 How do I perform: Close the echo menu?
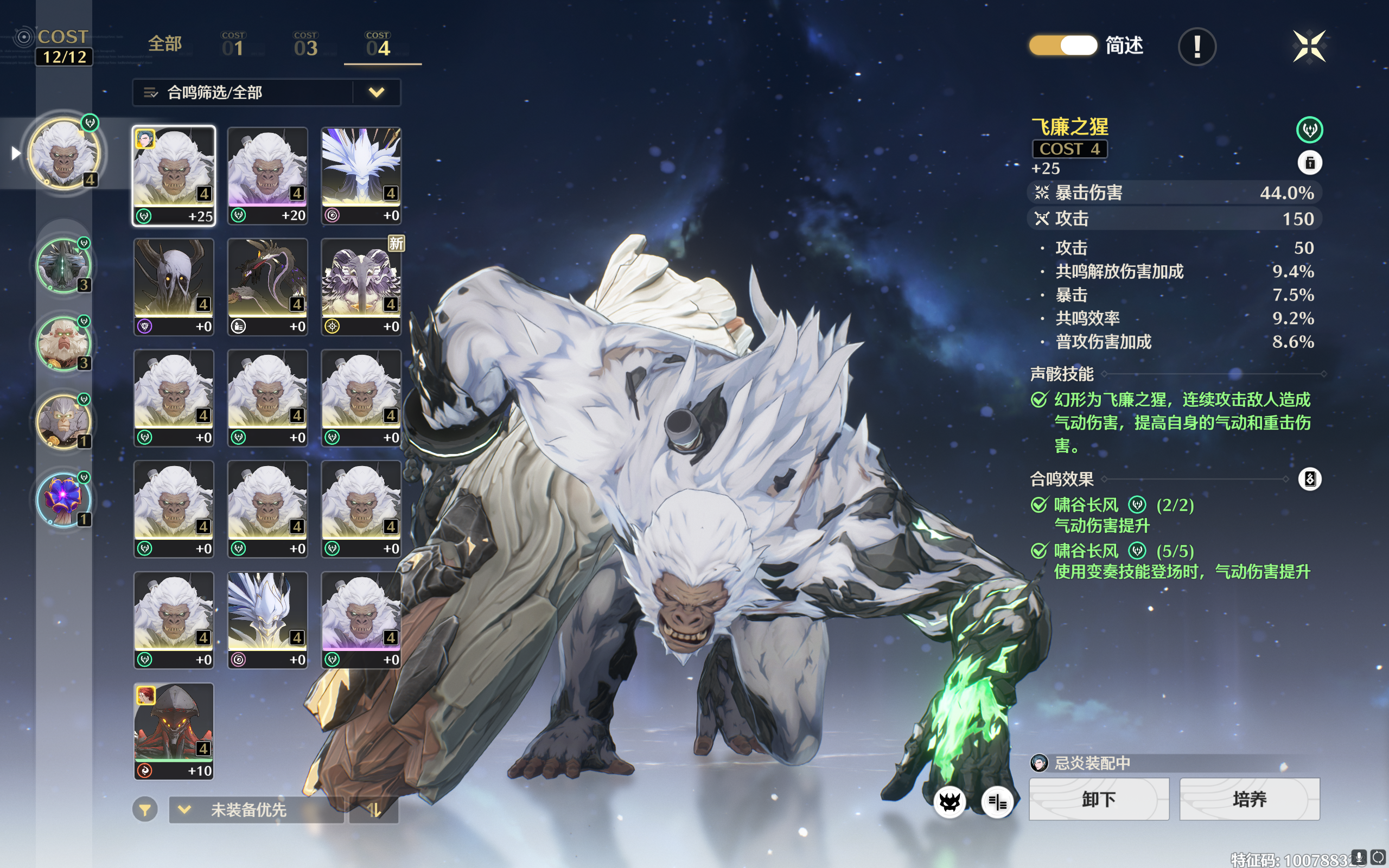click(x=1309, y=46)
